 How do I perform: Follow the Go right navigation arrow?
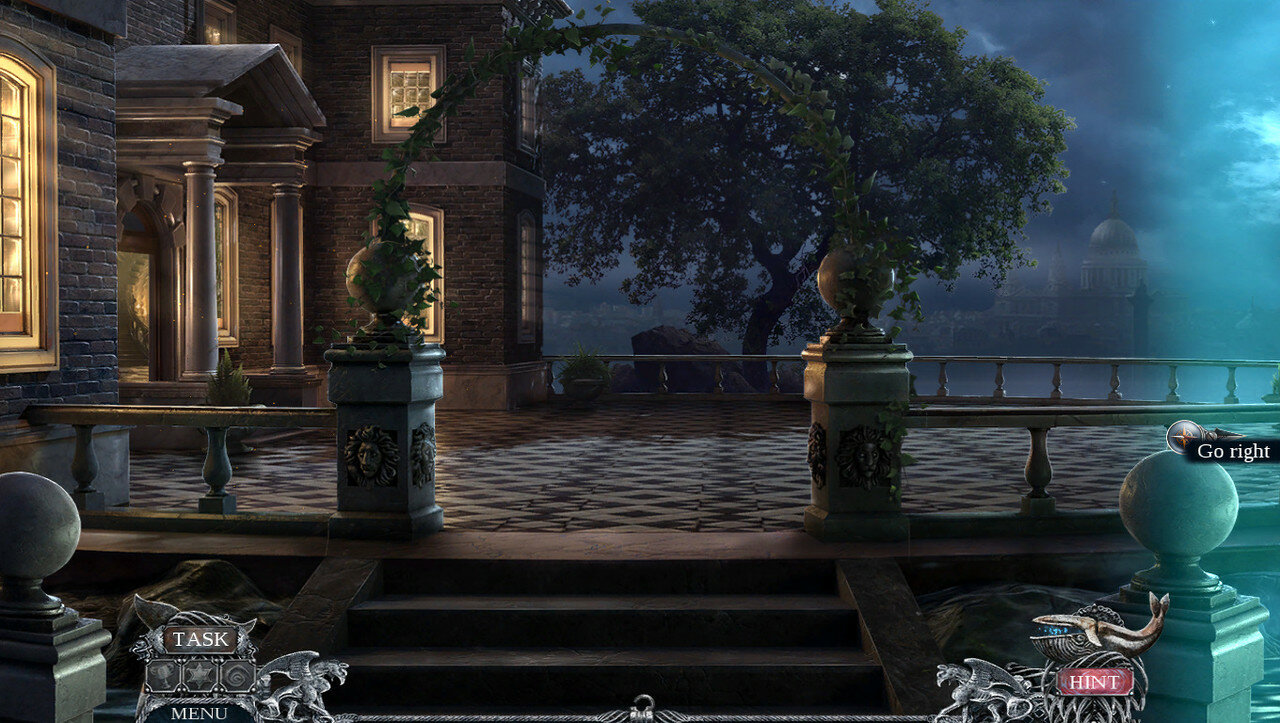[1186, 437]
